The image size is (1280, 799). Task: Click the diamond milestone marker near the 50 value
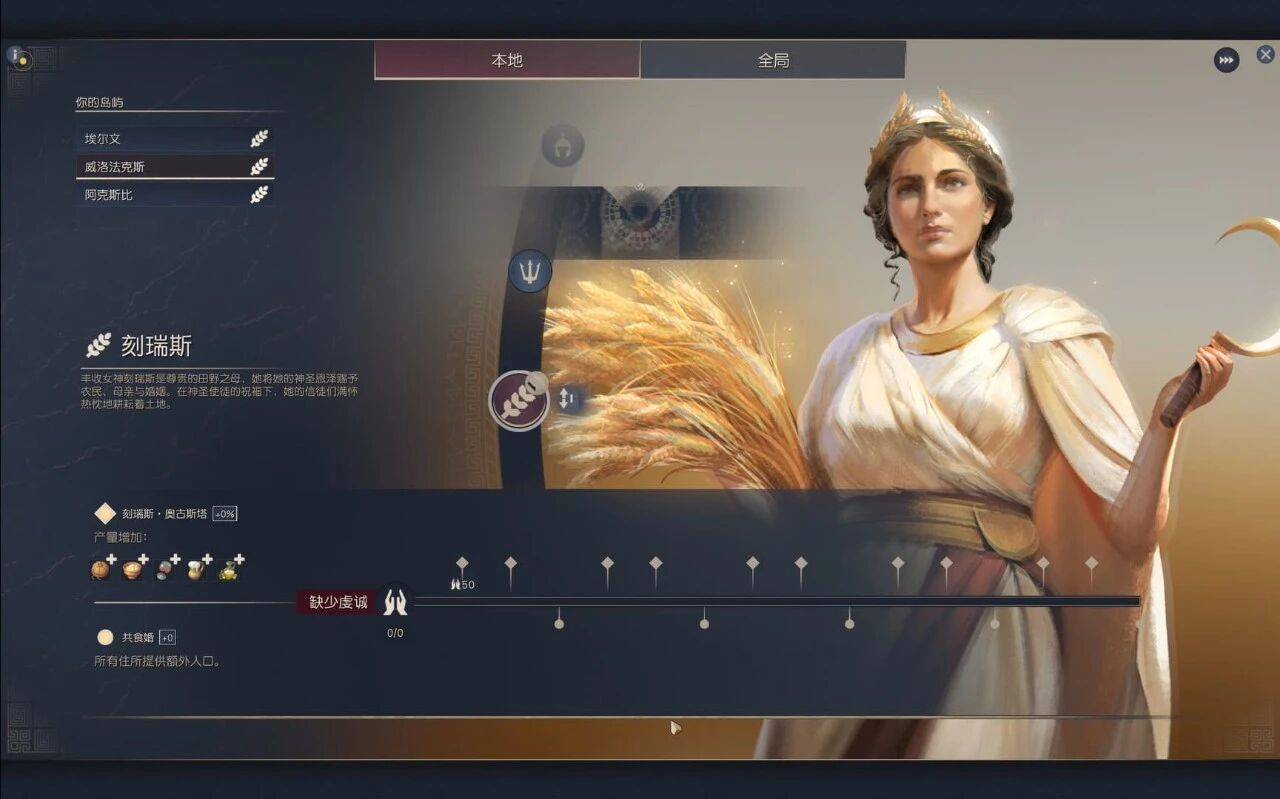coord(462,562)
